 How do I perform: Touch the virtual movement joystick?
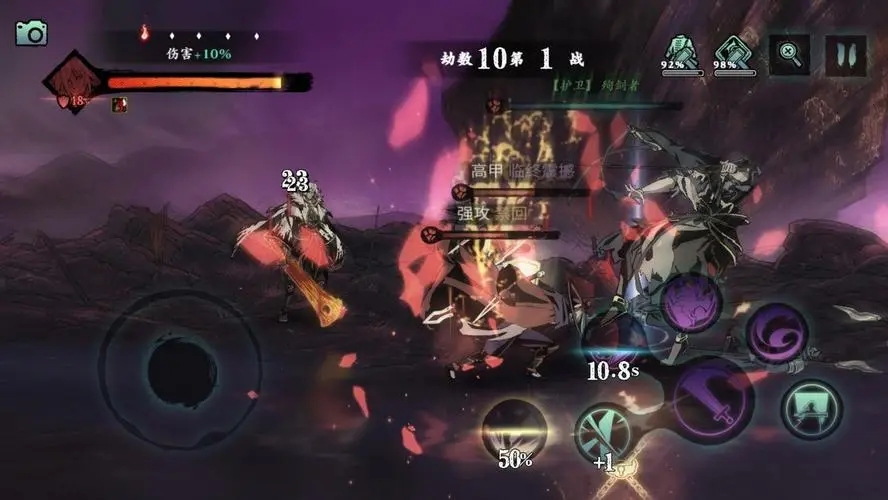point(181,371)
